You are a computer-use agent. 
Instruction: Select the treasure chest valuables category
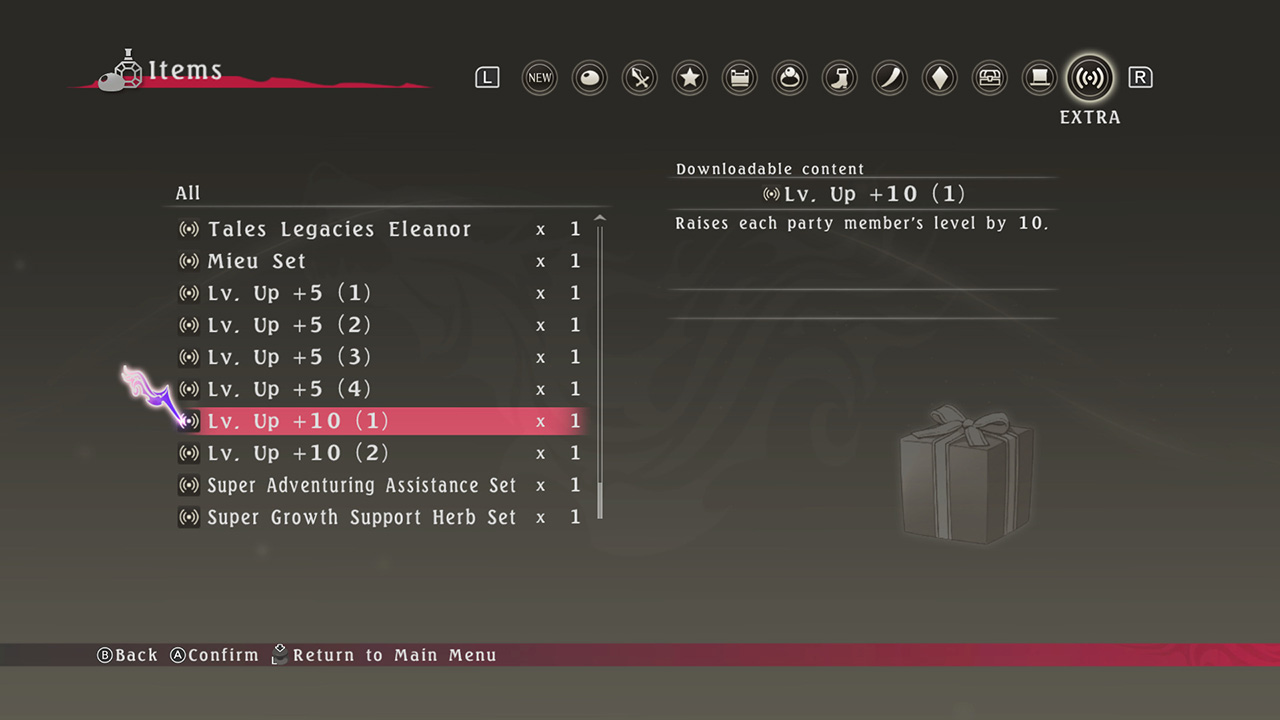pos(989,78)
